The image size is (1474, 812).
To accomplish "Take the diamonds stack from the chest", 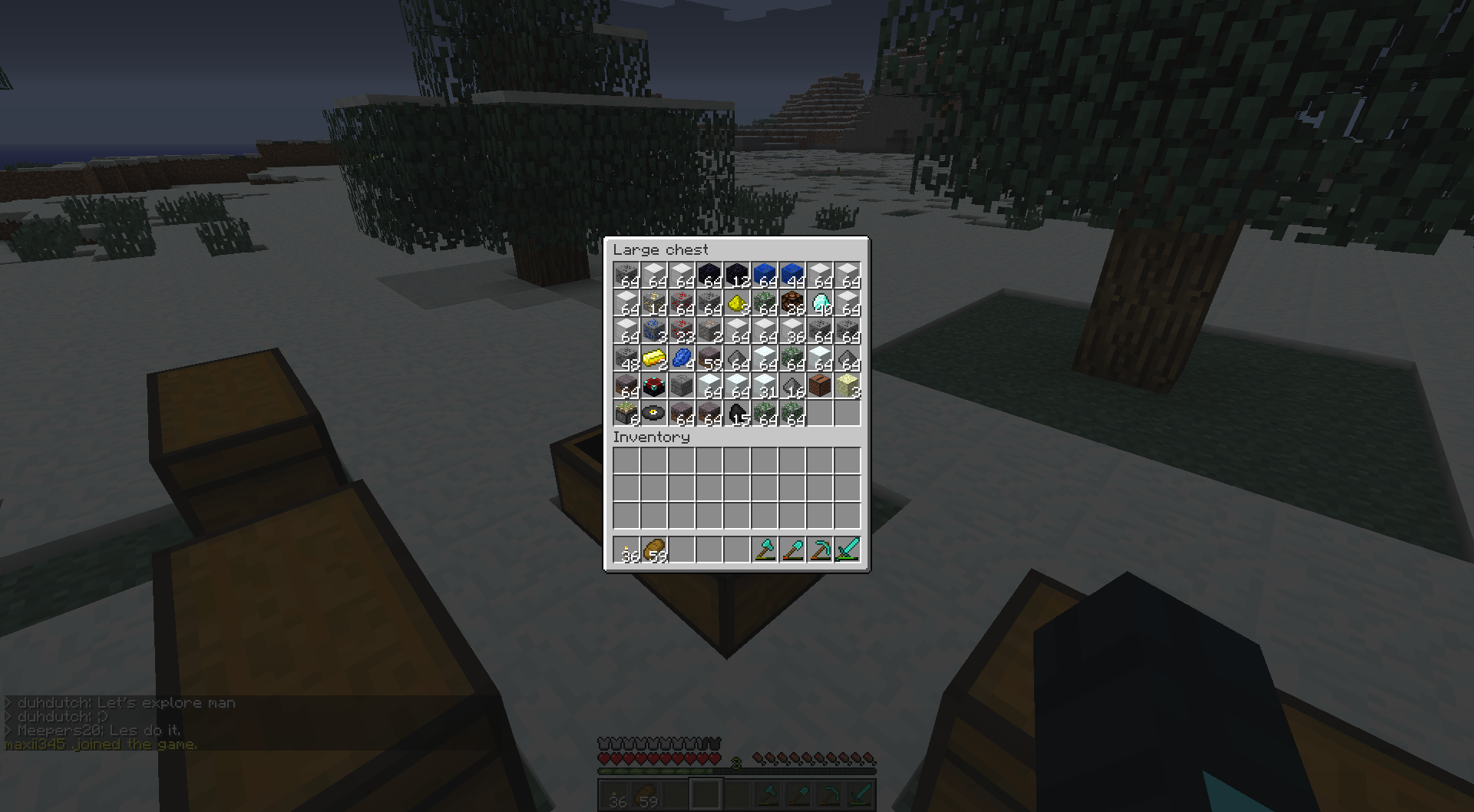I will 819,302.
